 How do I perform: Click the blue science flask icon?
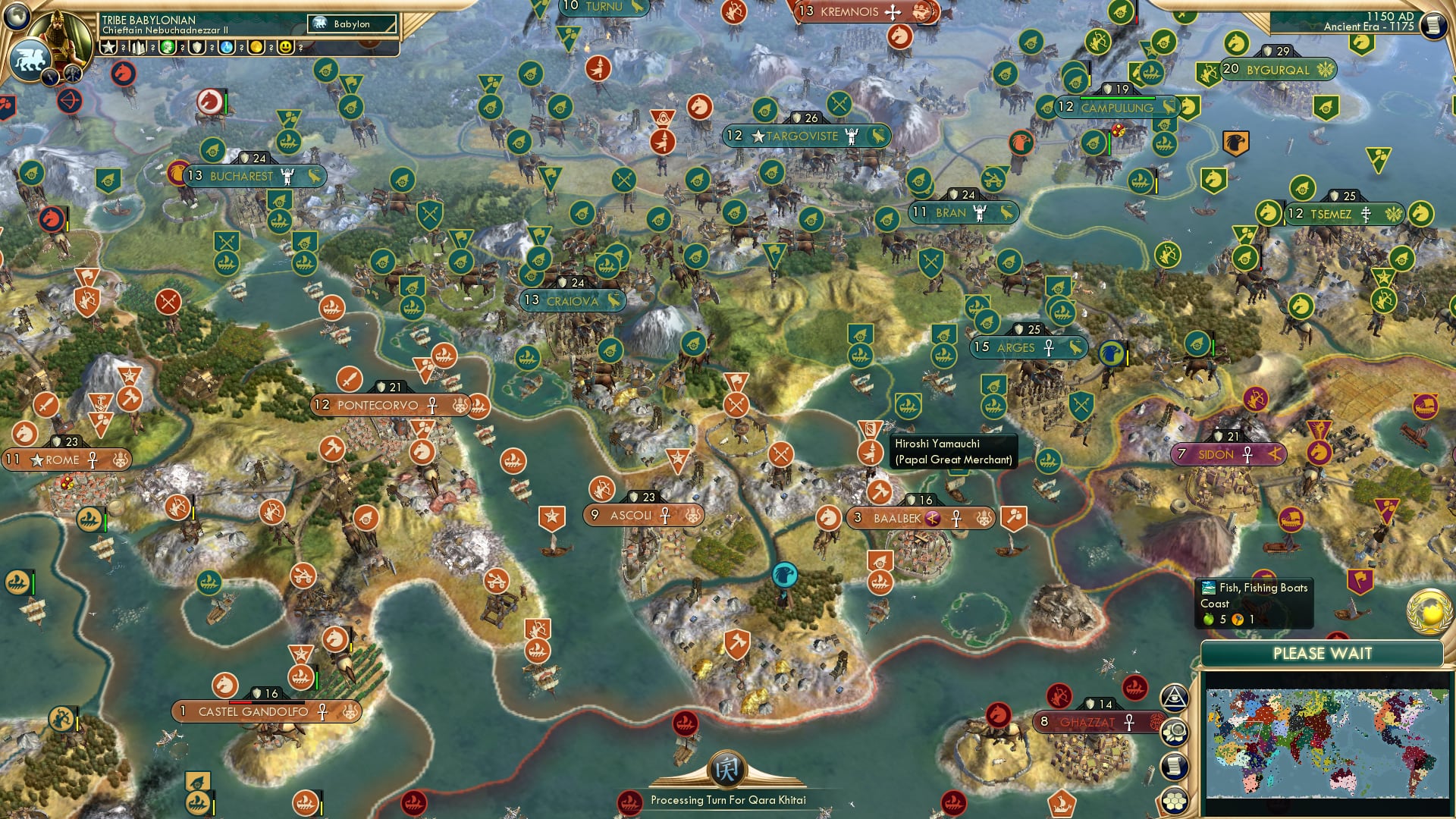(227, 47)
